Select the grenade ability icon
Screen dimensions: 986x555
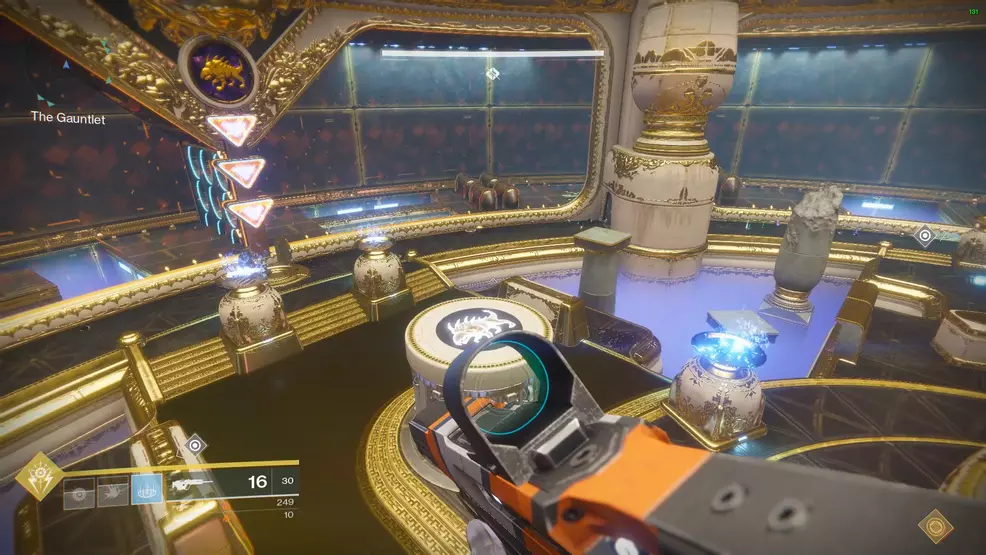[79, 491]
